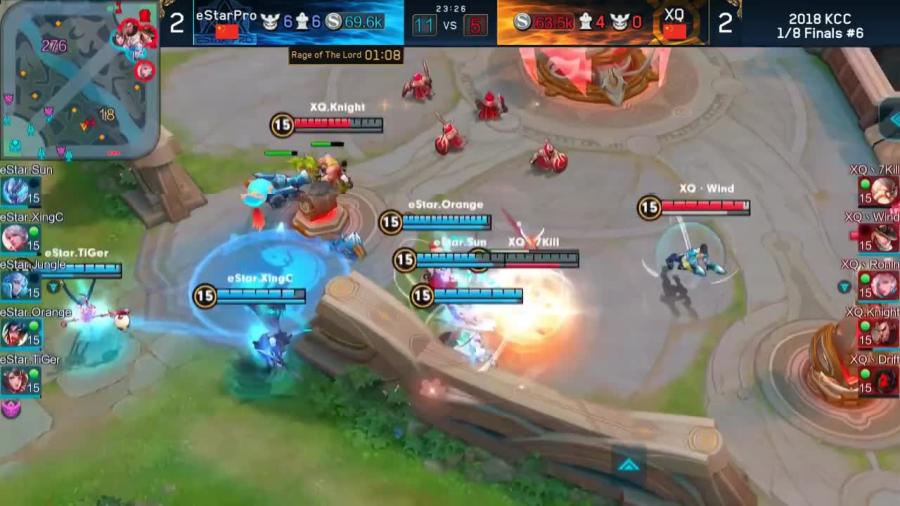This screenshot has height=506, width=900.
Task: Spectate eStar.Jungle from the player list
Action: click(x=14, y=285)
